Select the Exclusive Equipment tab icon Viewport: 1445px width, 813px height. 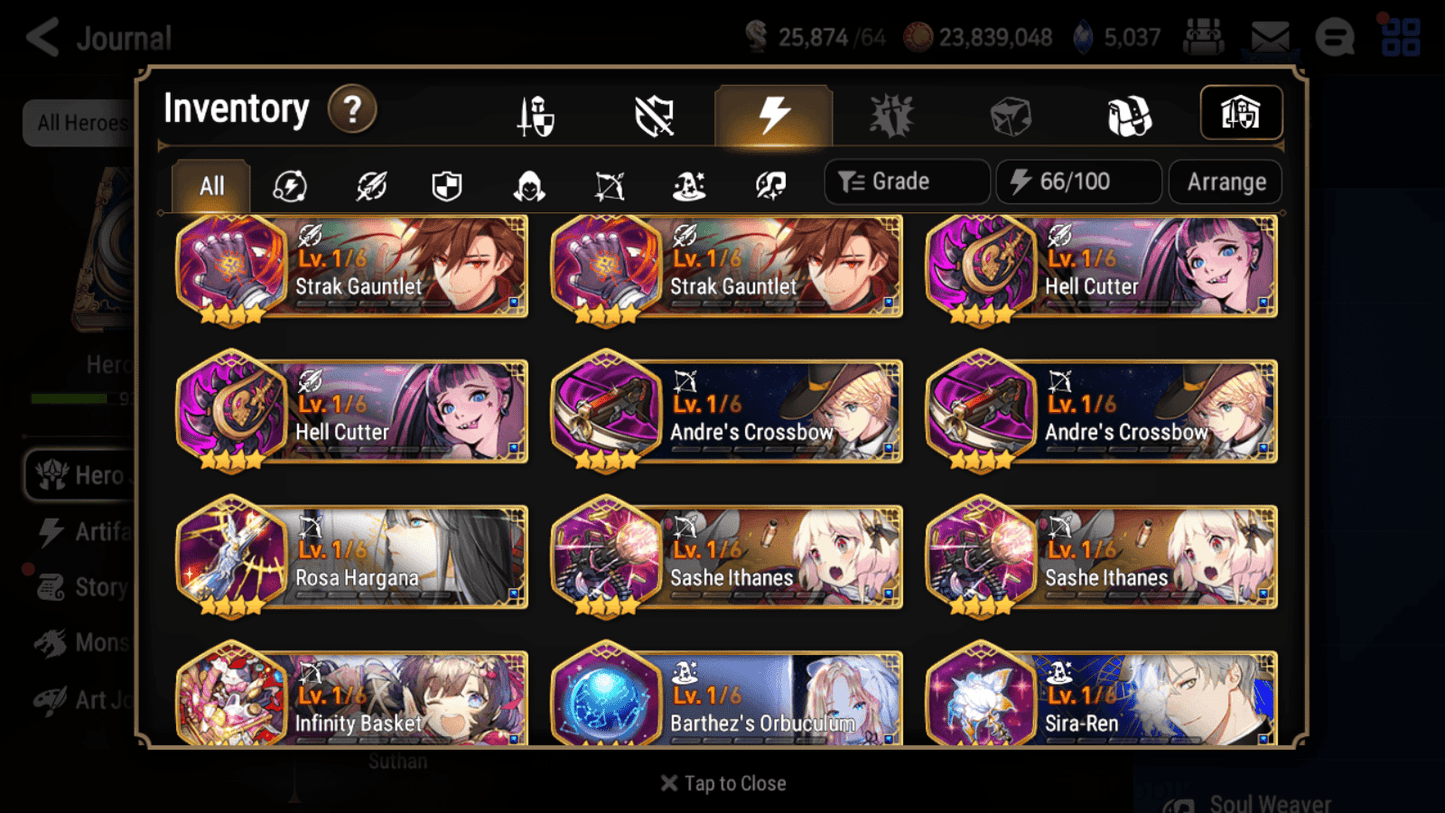tap(654, 114)
